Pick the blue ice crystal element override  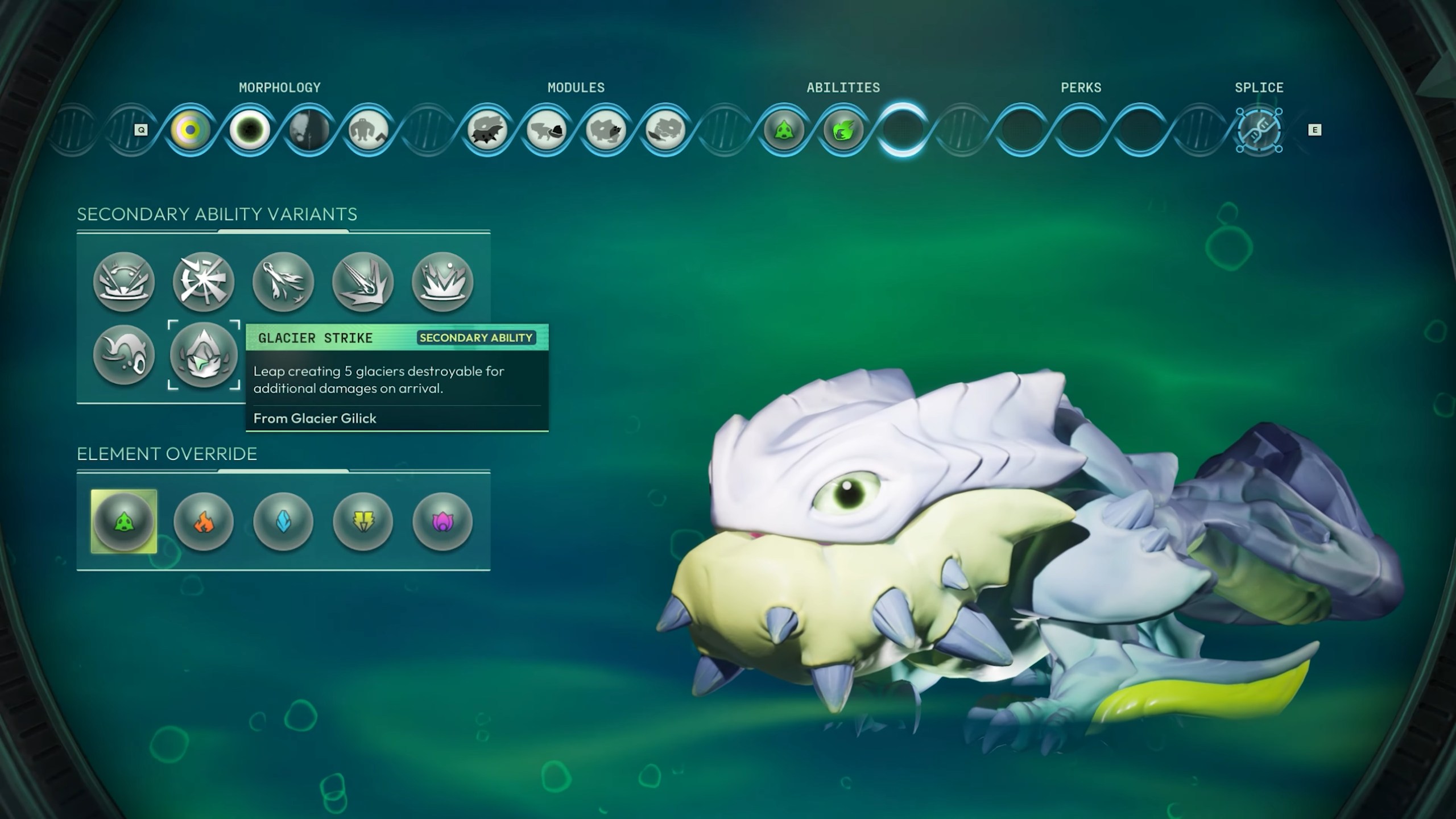283,521
